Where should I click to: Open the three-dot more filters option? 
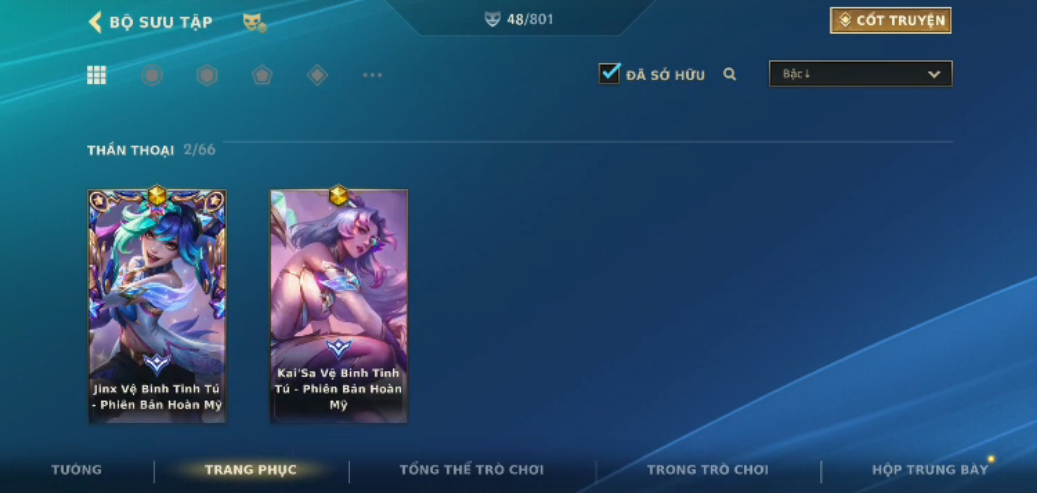[x=372, y=75]
